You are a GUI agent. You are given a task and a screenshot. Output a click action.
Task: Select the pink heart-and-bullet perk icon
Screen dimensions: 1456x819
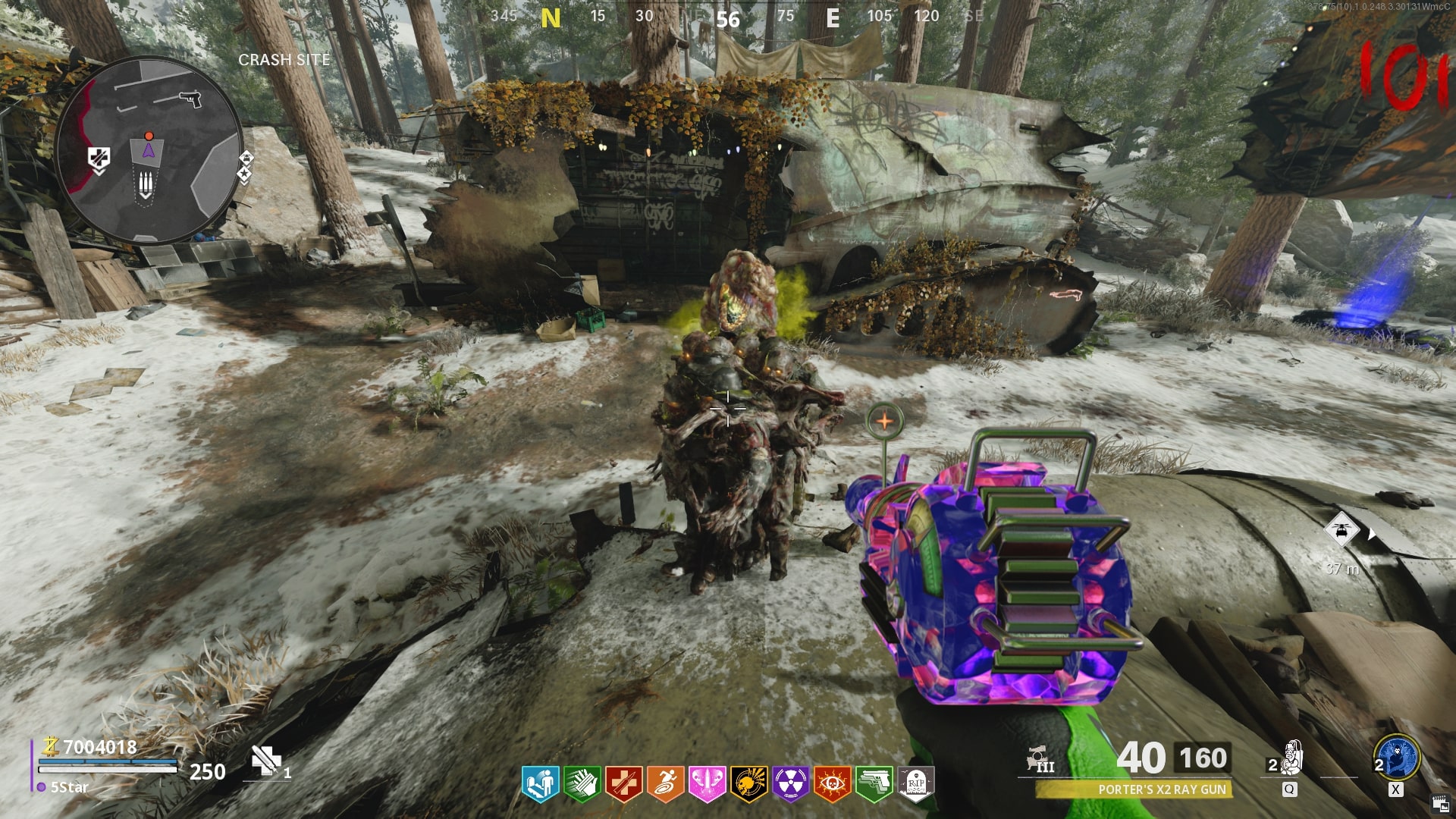pos(707,783)
